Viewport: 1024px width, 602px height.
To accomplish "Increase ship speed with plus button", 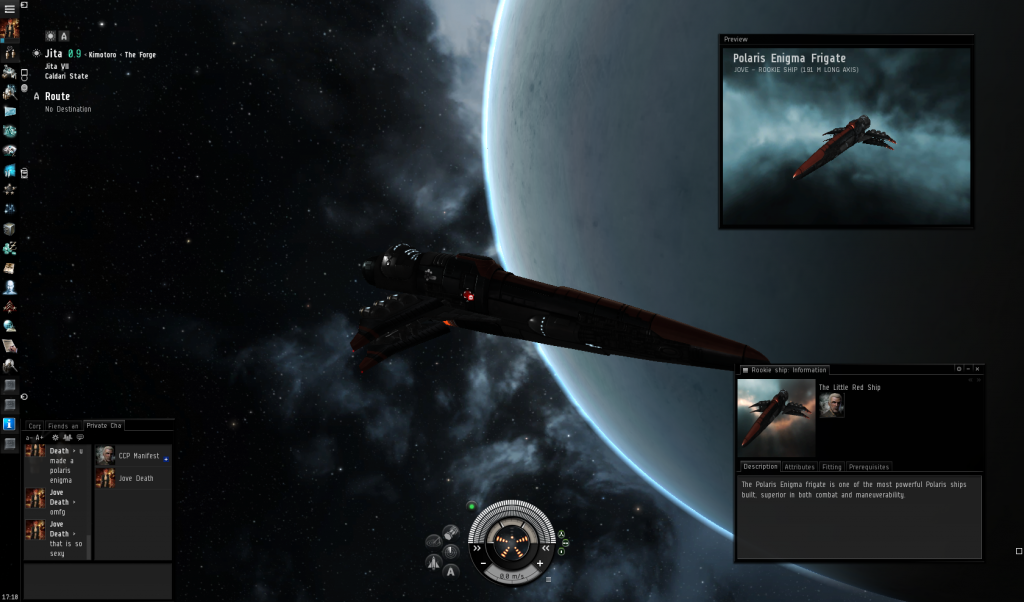I will point(540,564).
